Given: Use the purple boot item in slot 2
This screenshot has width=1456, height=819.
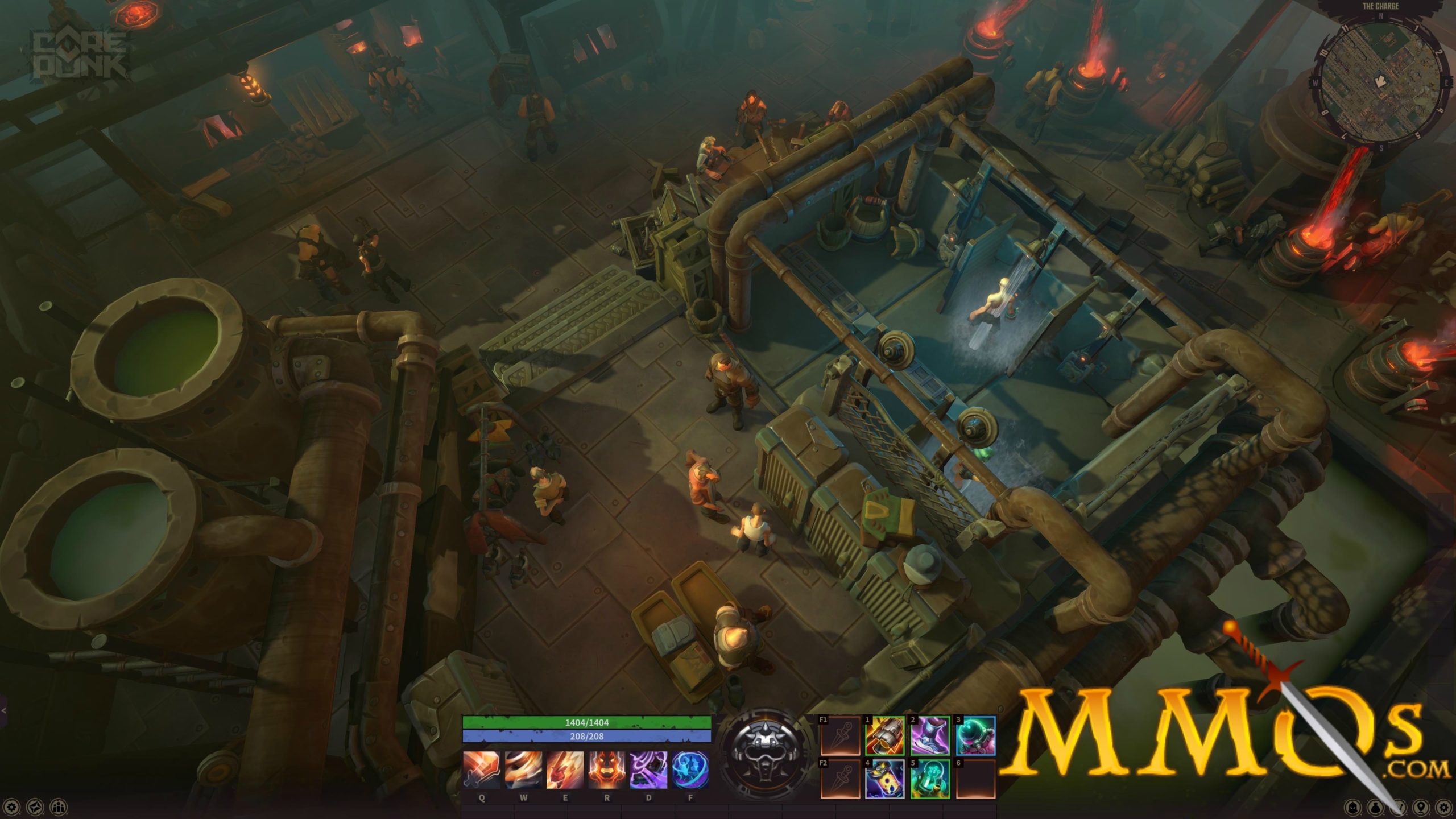Looking at the screenshot, I should [x=930, y=736].
